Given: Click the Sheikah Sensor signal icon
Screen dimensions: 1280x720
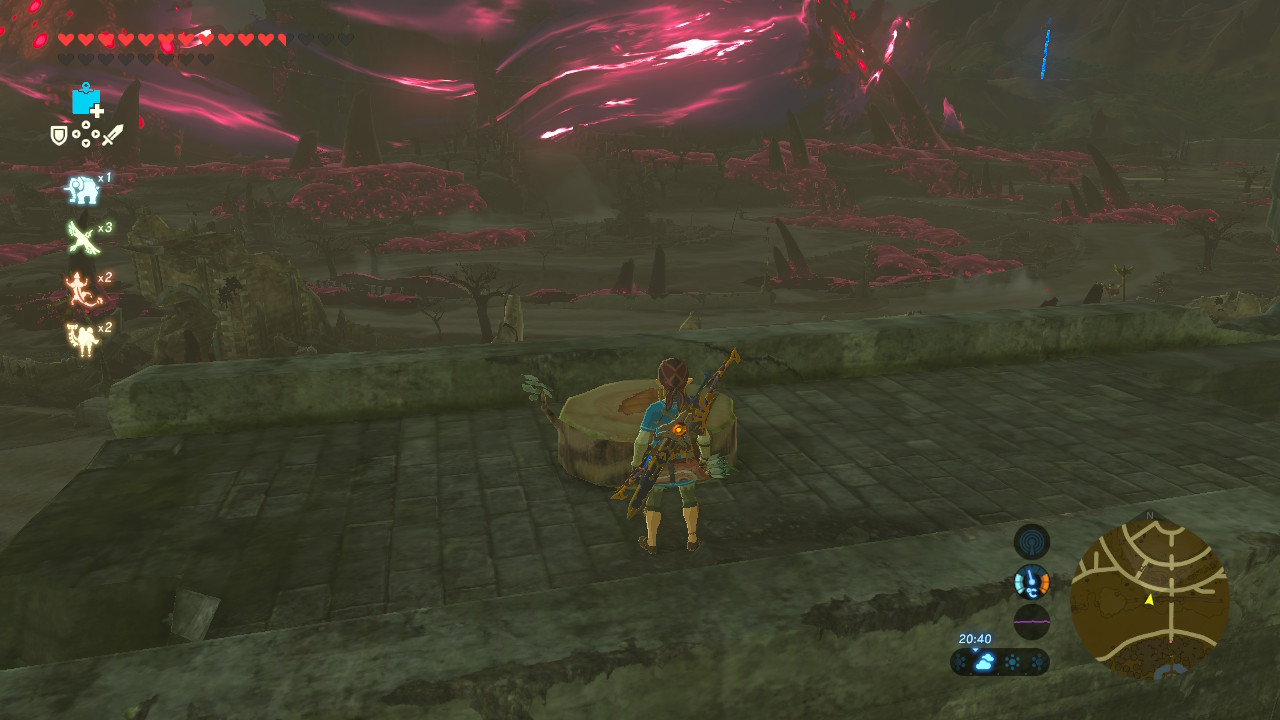Looking at the screenshot, I should [1031, 542].
